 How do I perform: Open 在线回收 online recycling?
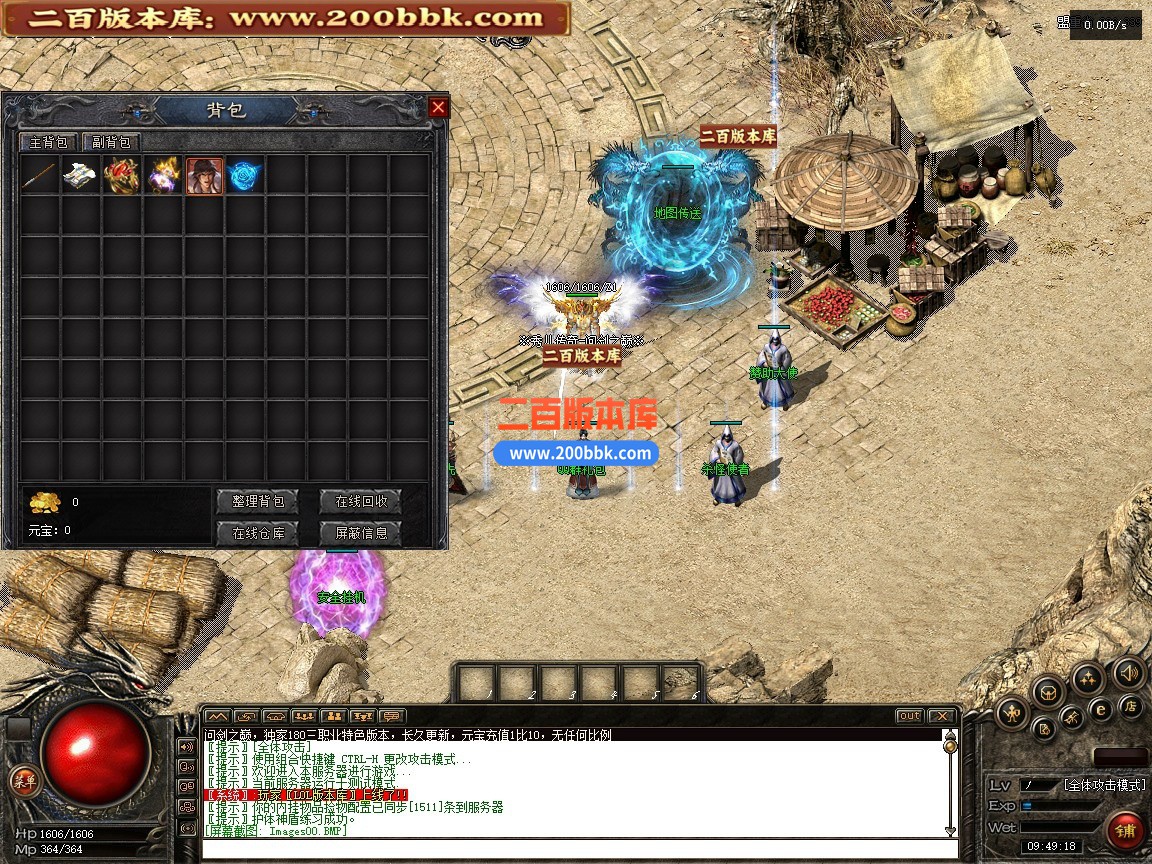tap(360, 501)
